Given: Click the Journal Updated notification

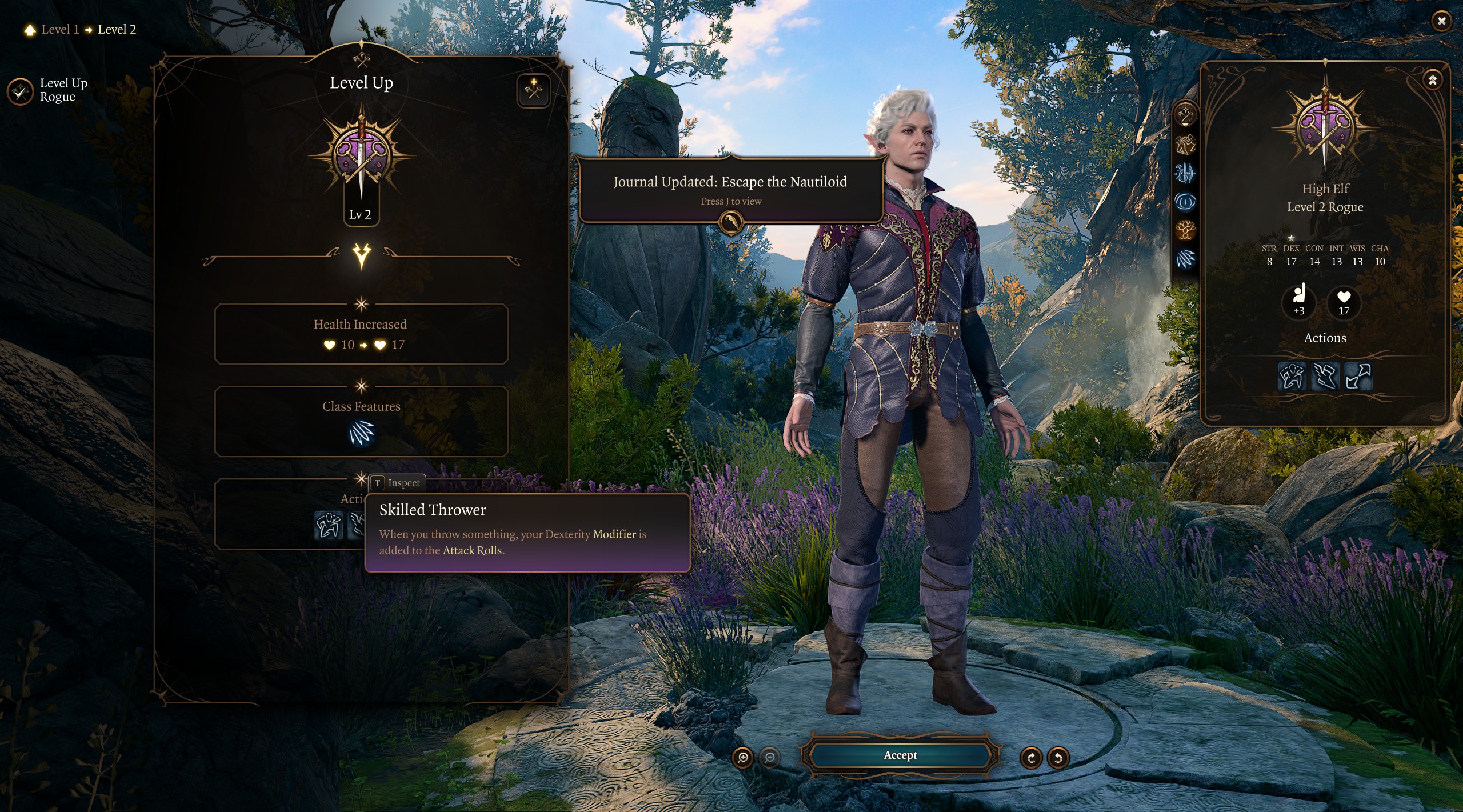Looking at the screenshot, I should coord(730,190).
